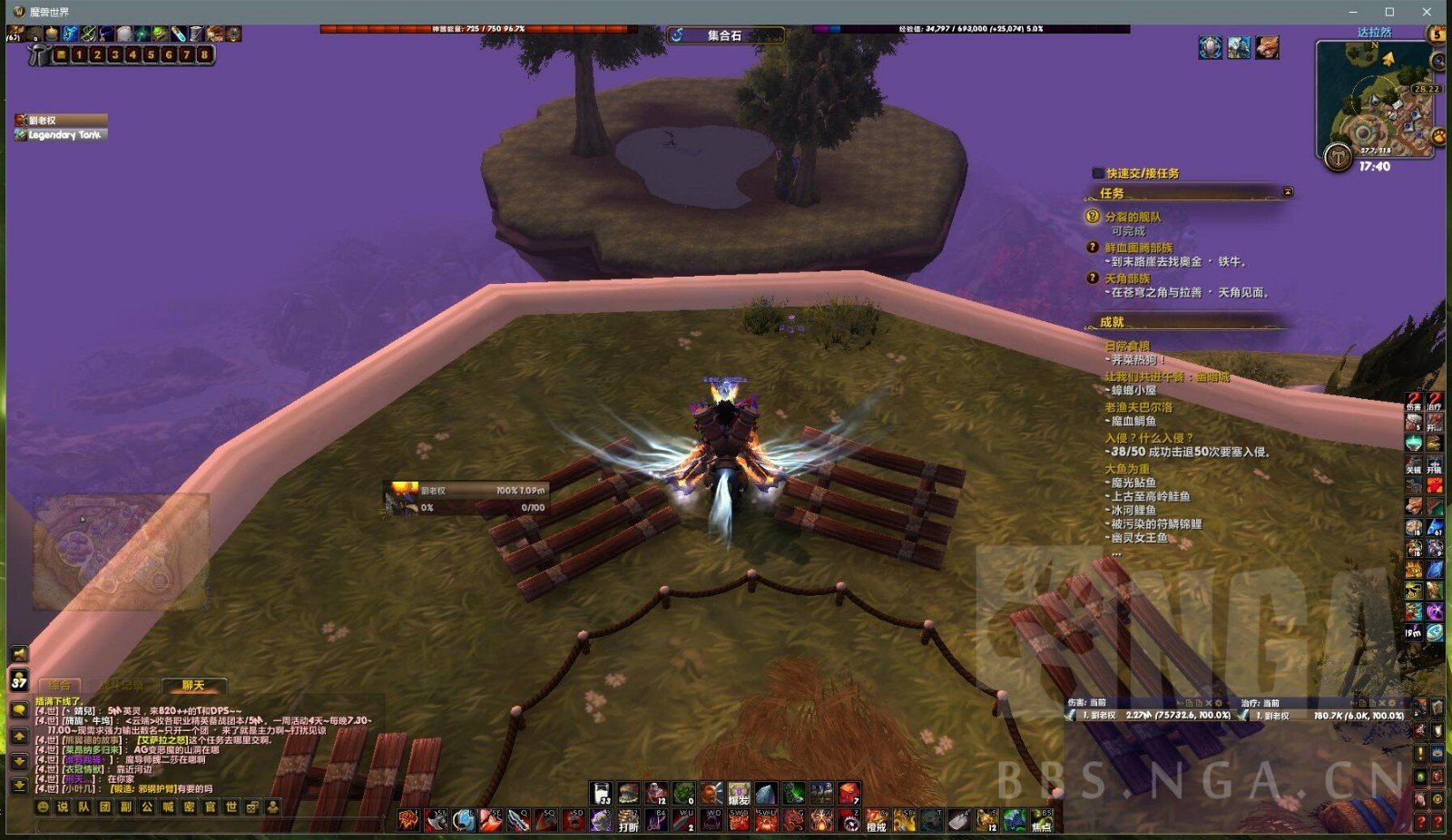Screen dimensions: 1452x840
Task: Open the emoji button in chat bar
Action: pyautogui.click(x=43, y=806)
